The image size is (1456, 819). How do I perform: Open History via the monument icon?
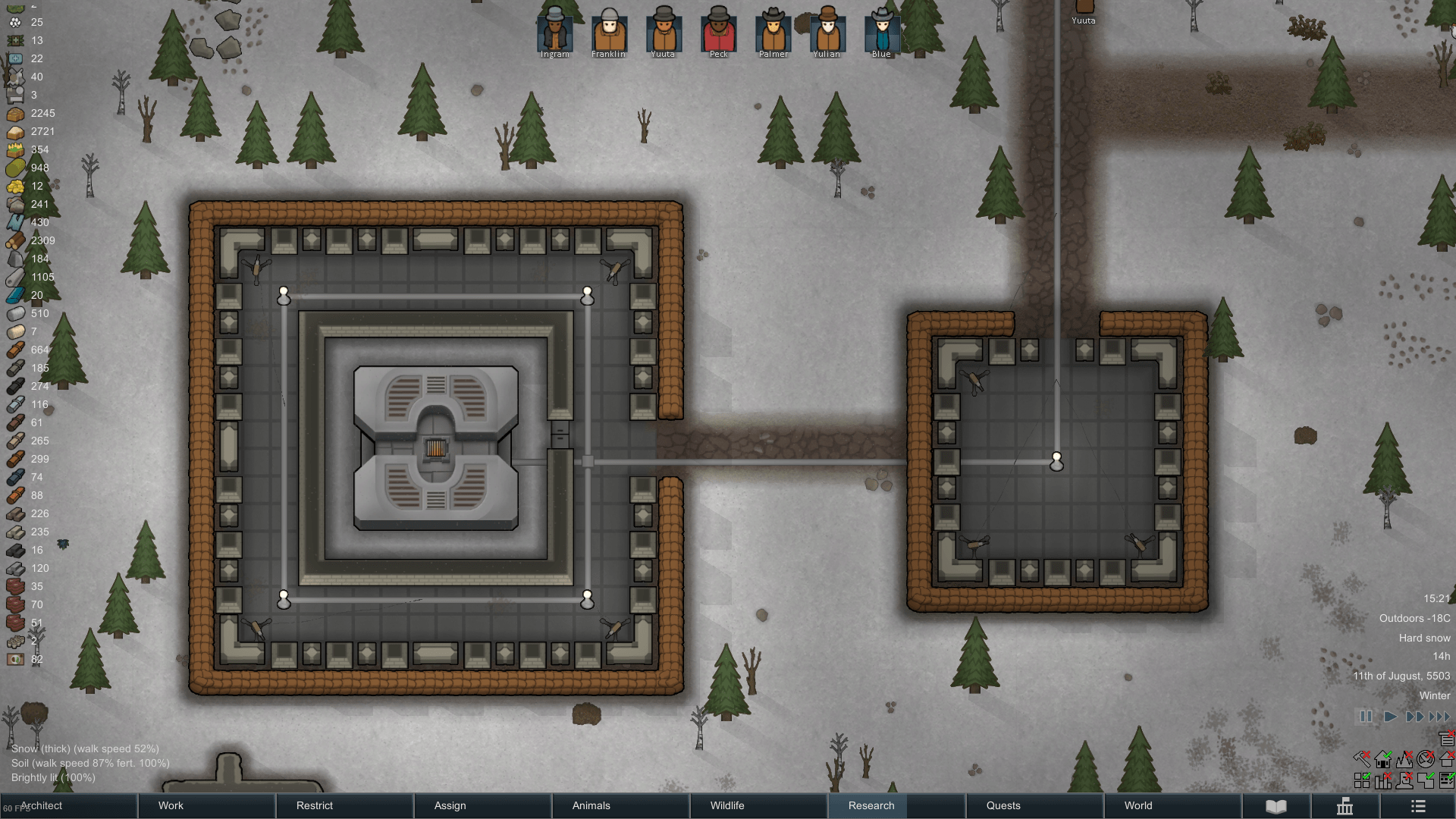point(1345,807)
